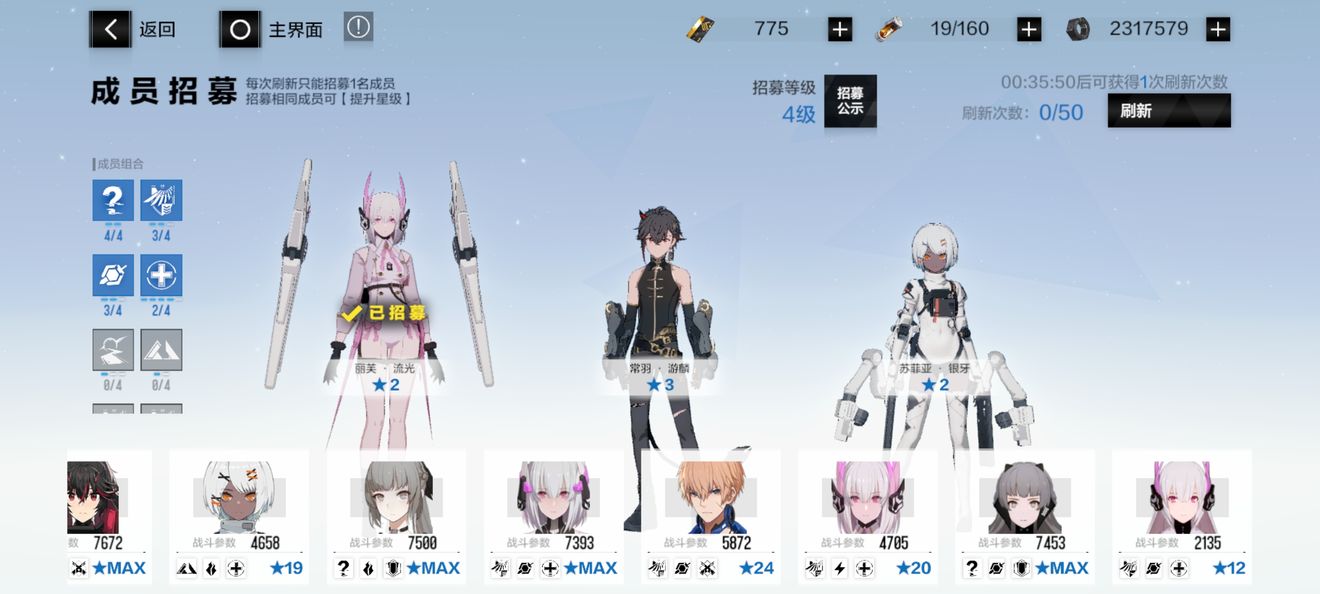Add more coins next to 2317579
This screenshot has height=594, width=1320.
click(1217, 30)
